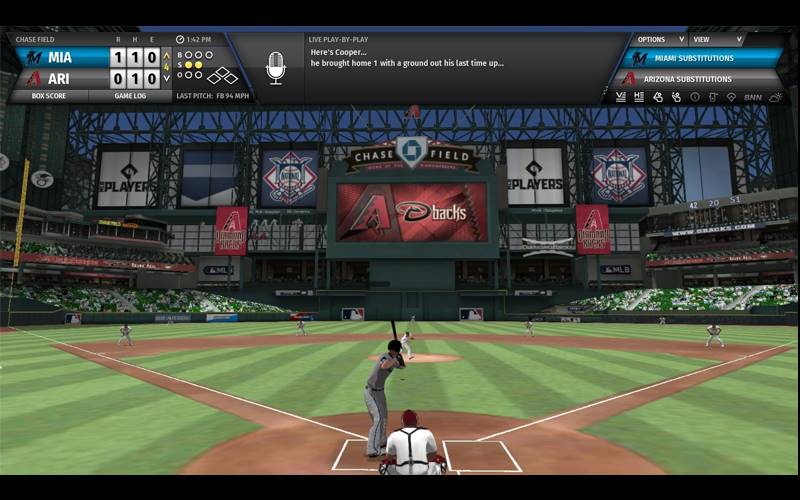The height and width of the screenshot is (500, 800).
Task: Open the Box Score
Action: click(48, 96)
